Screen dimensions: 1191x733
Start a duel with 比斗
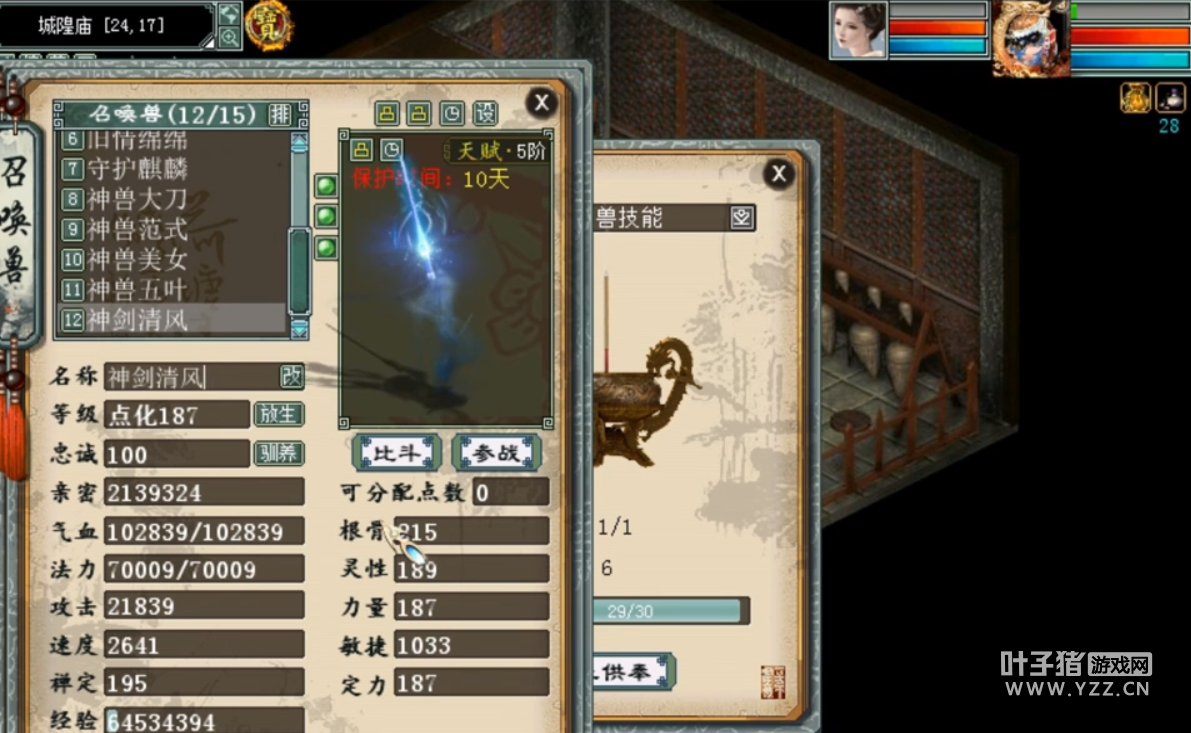coord(396,453)
